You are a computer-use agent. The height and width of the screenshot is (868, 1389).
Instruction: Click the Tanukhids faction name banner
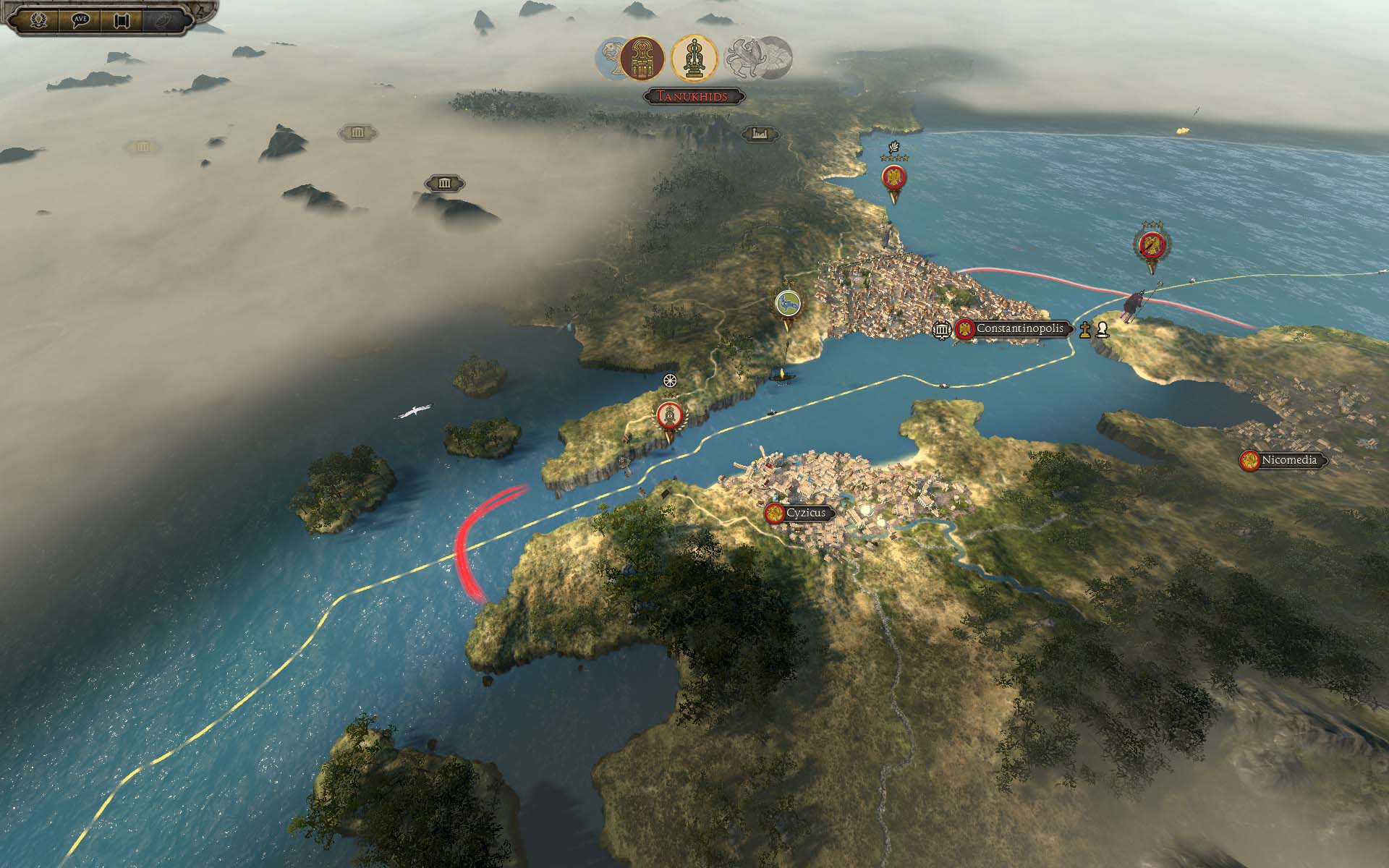[694, 96]
